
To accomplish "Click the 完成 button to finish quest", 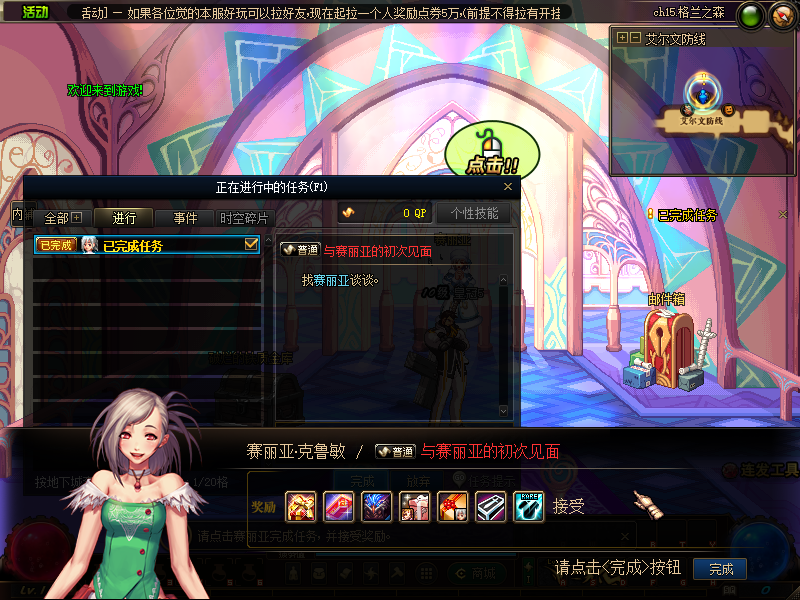I will click(721, 569).
